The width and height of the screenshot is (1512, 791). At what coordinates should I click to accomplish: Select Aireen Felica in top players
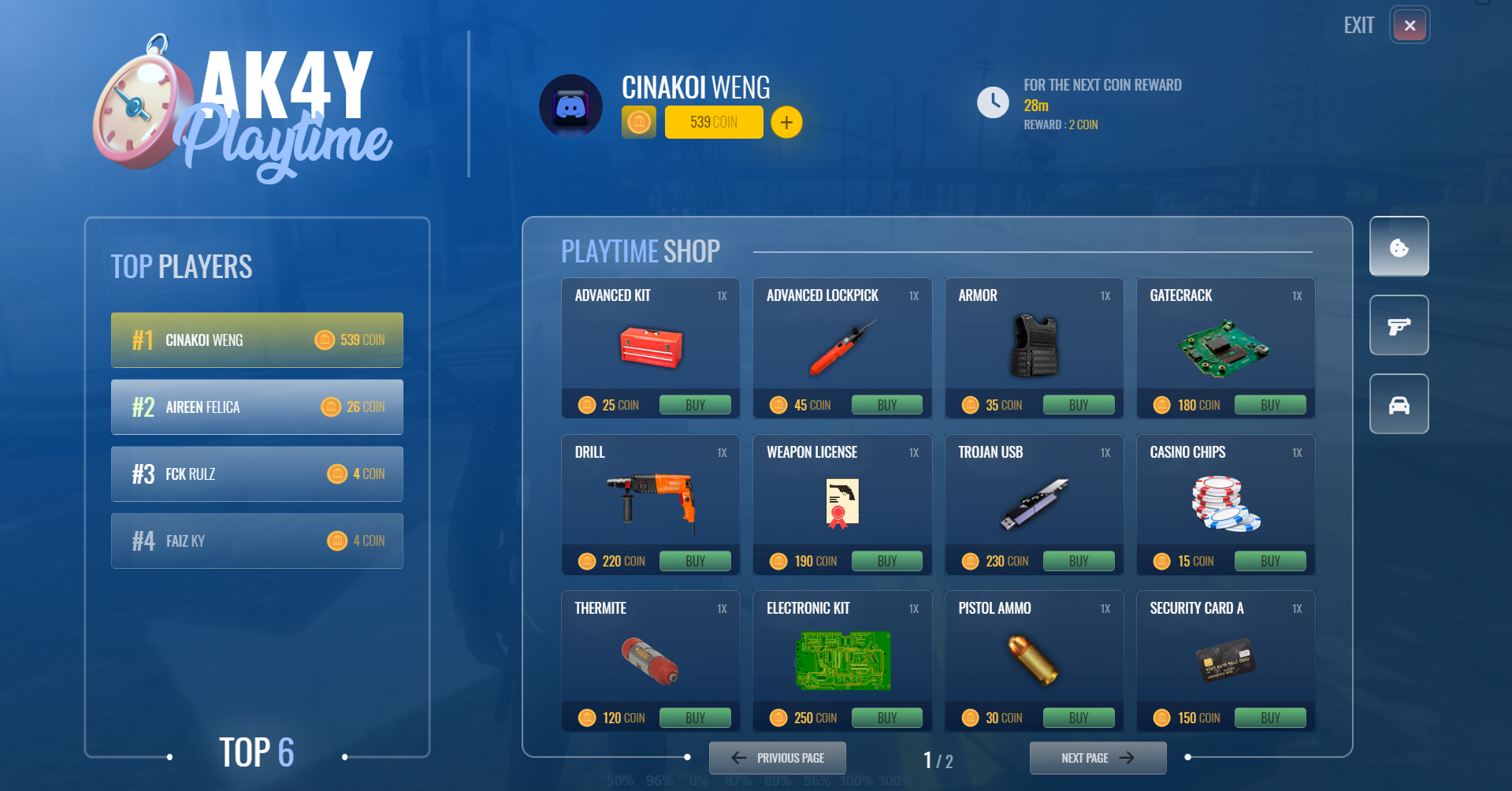[257, 407]
